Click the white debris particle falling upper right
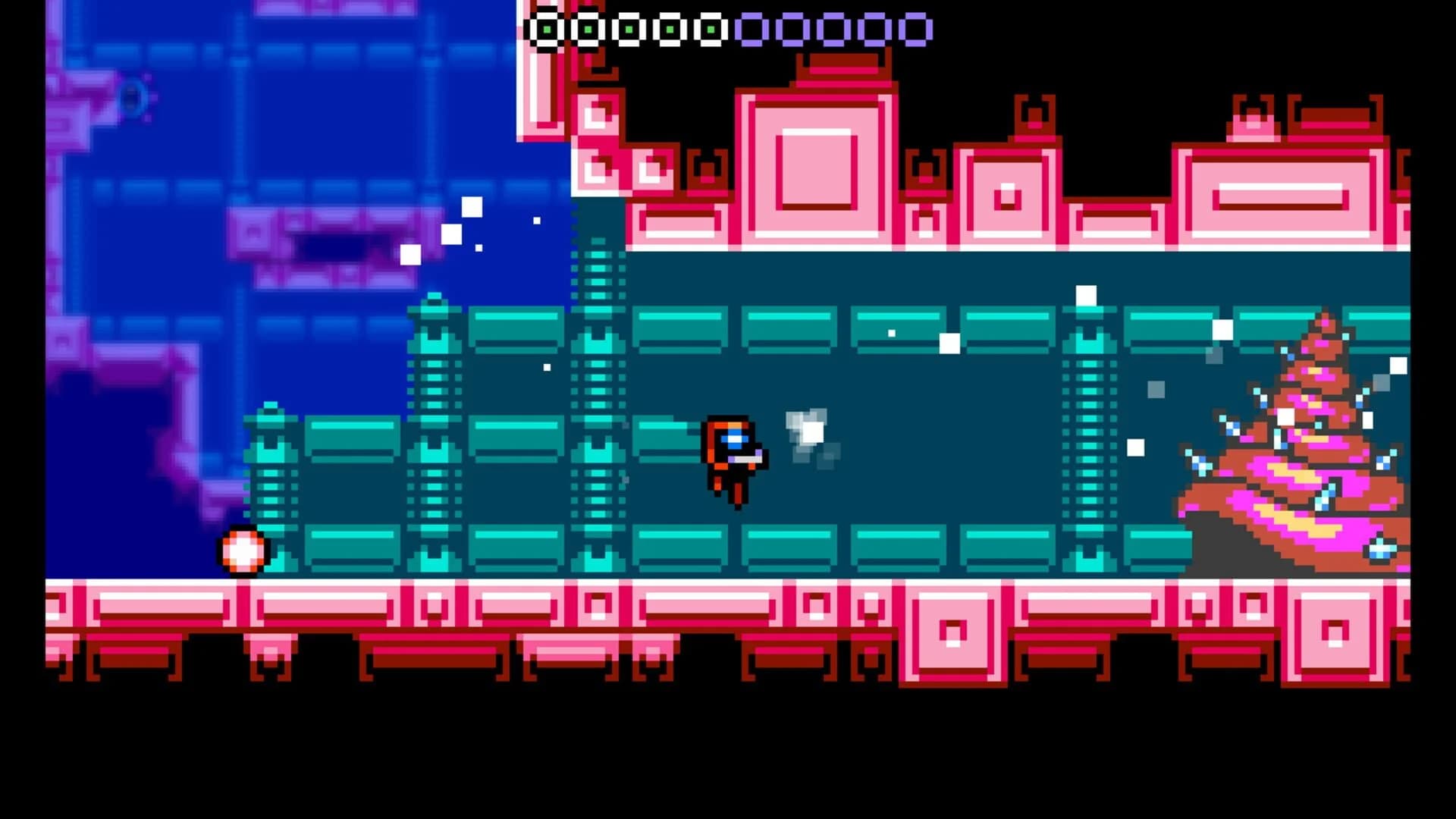Image resolution: width=1456 pixels, height=819 pixels. 1084,296
